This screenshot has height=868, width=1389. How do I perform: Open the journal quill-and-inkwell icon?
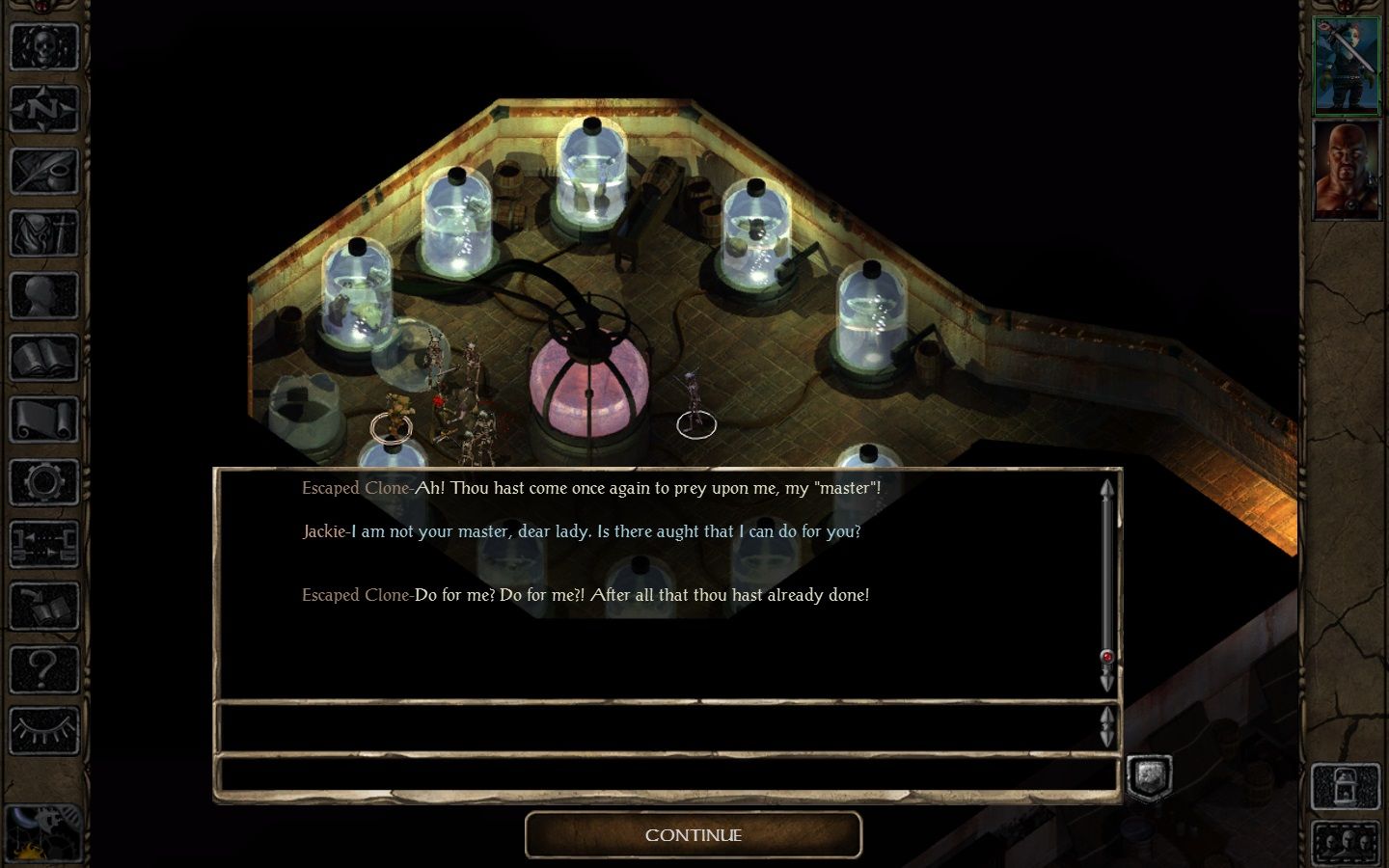(x=43, y=171)
